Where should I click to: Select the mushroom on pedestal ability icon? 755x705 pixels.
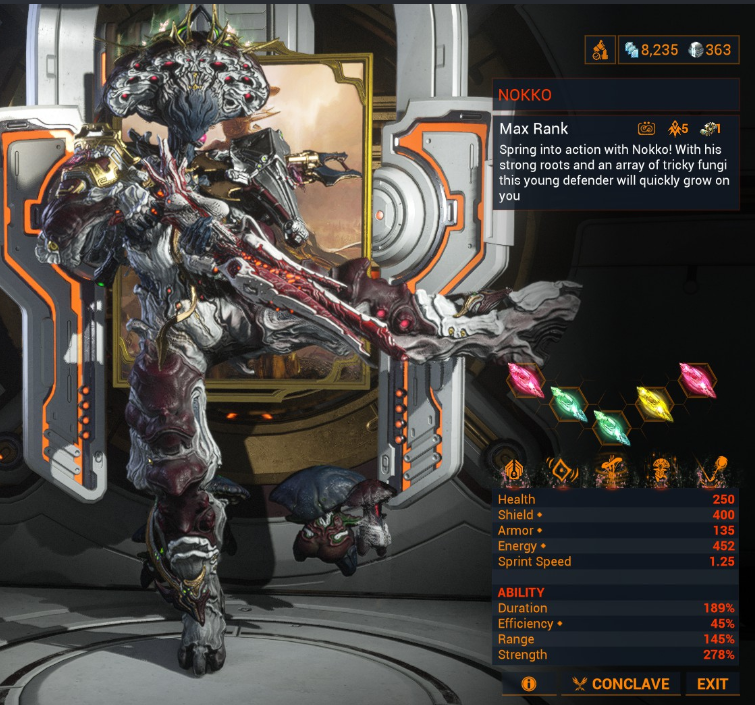click(x=609, y=469)
